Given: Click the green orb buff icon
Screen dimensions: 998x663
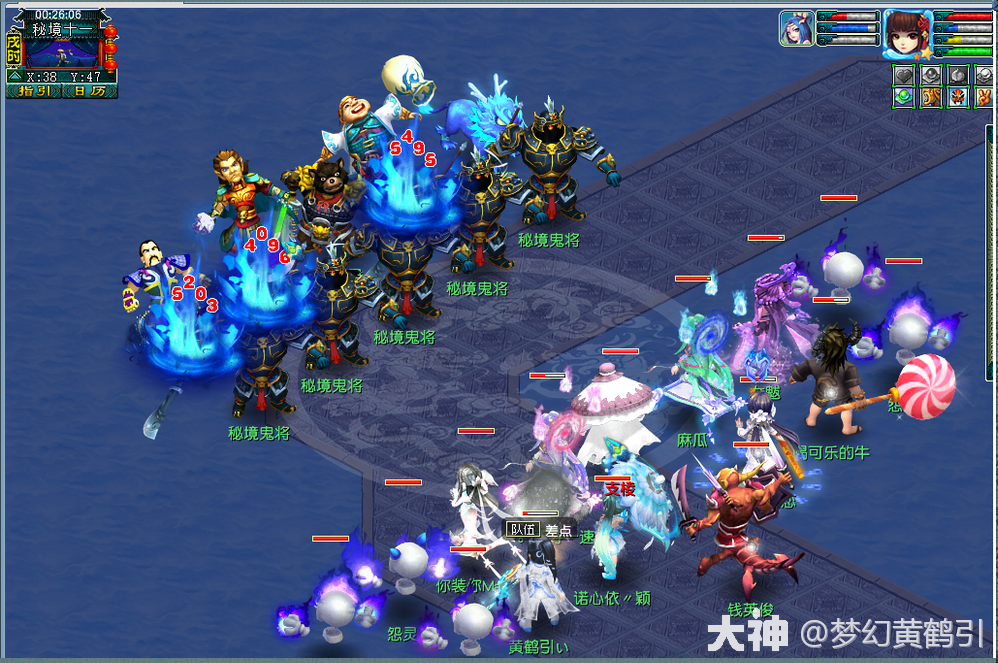Looking at the screenshot, I should [x=904, y=97].
